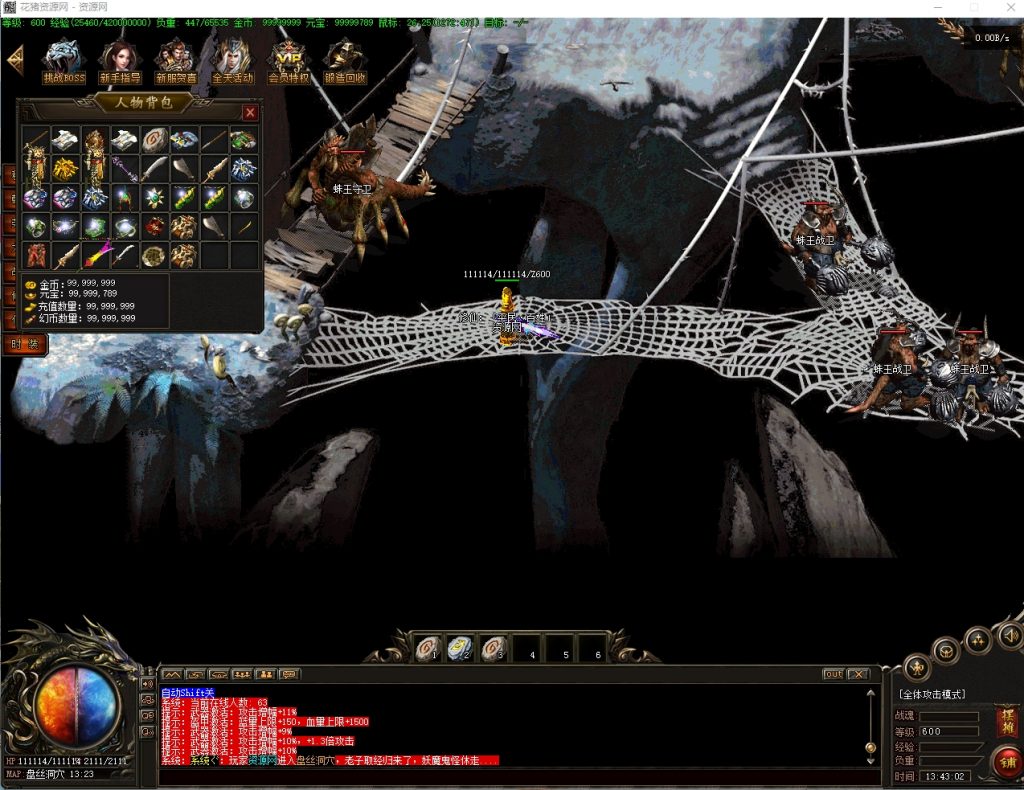Open the 摆摊 stall button
The width and height of the screenshot is (1024, 790).
[1006, 720]
